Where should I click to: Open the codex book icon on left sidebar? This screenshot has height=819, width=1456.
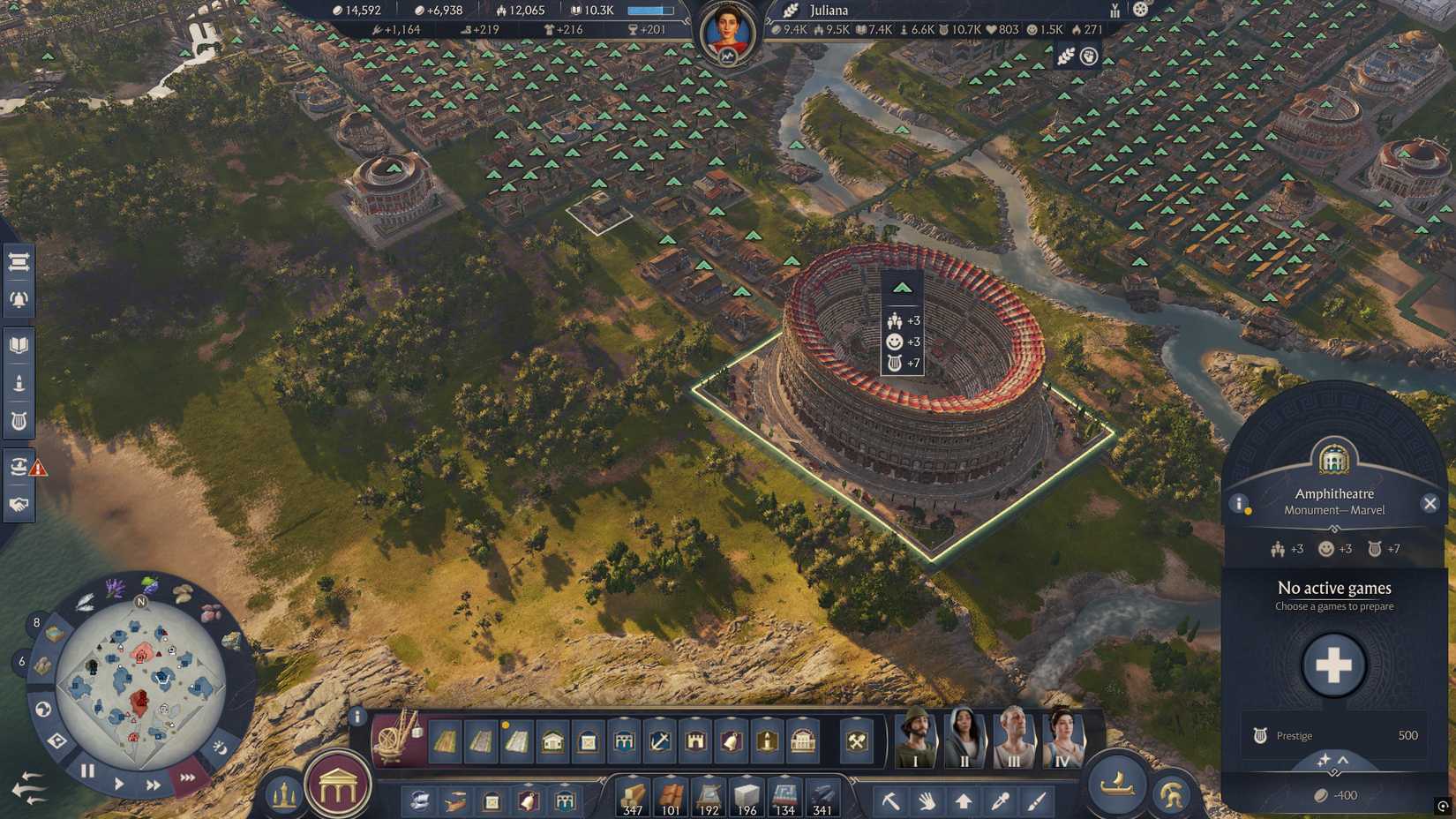click(19, 343)
